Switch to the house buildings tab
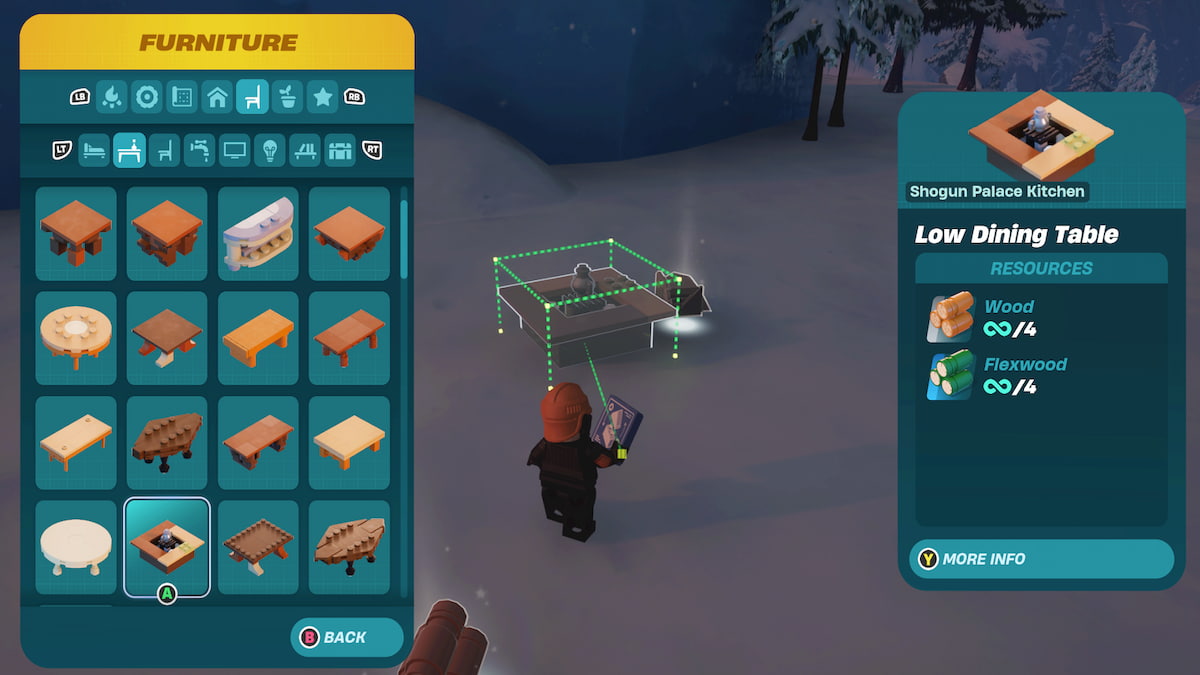 [x=217, y=97]
